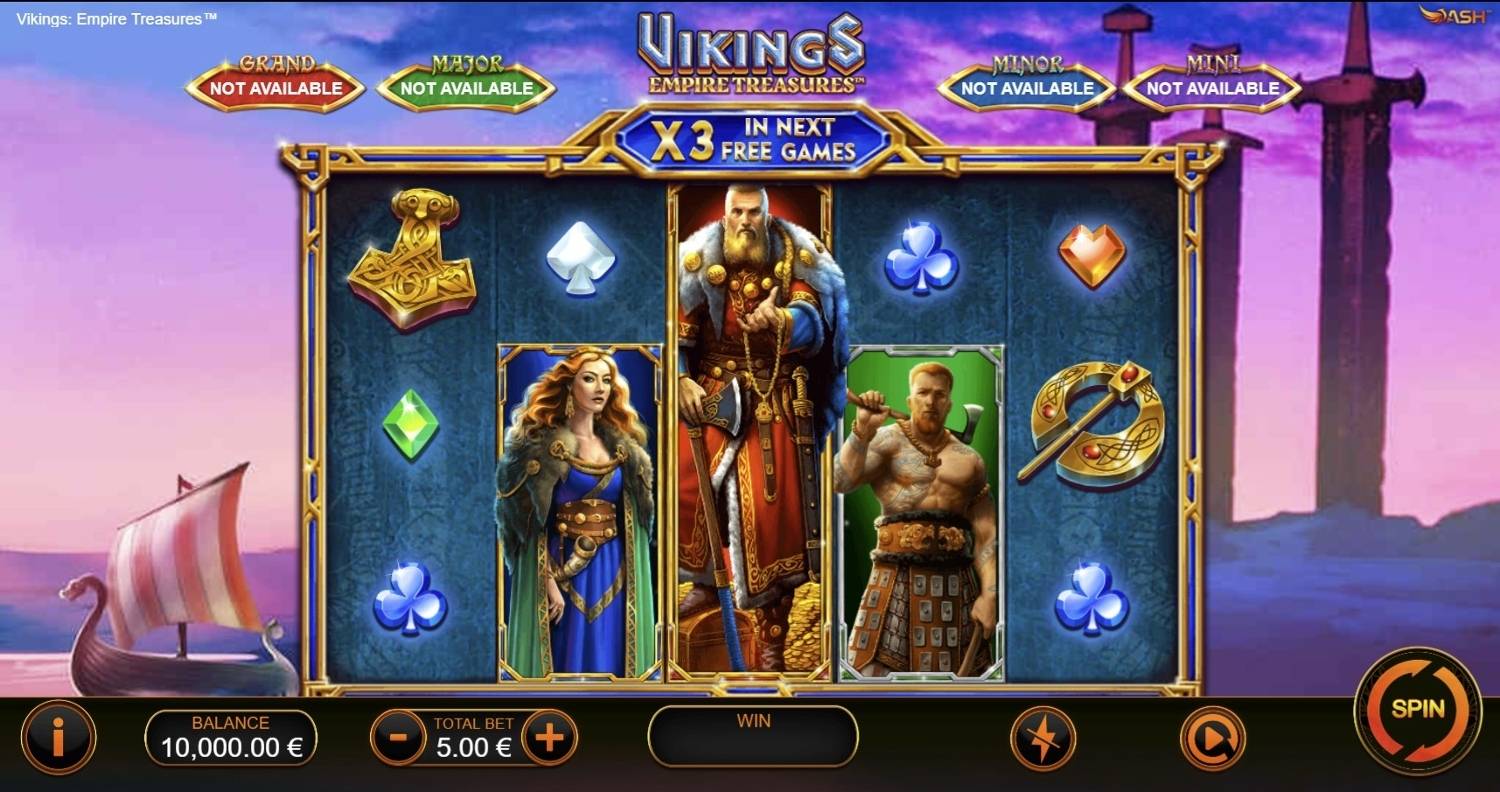This screenshot has height=792, width=1500.
Task: Enable turbo spin mode
Action: pos(1043,739)
